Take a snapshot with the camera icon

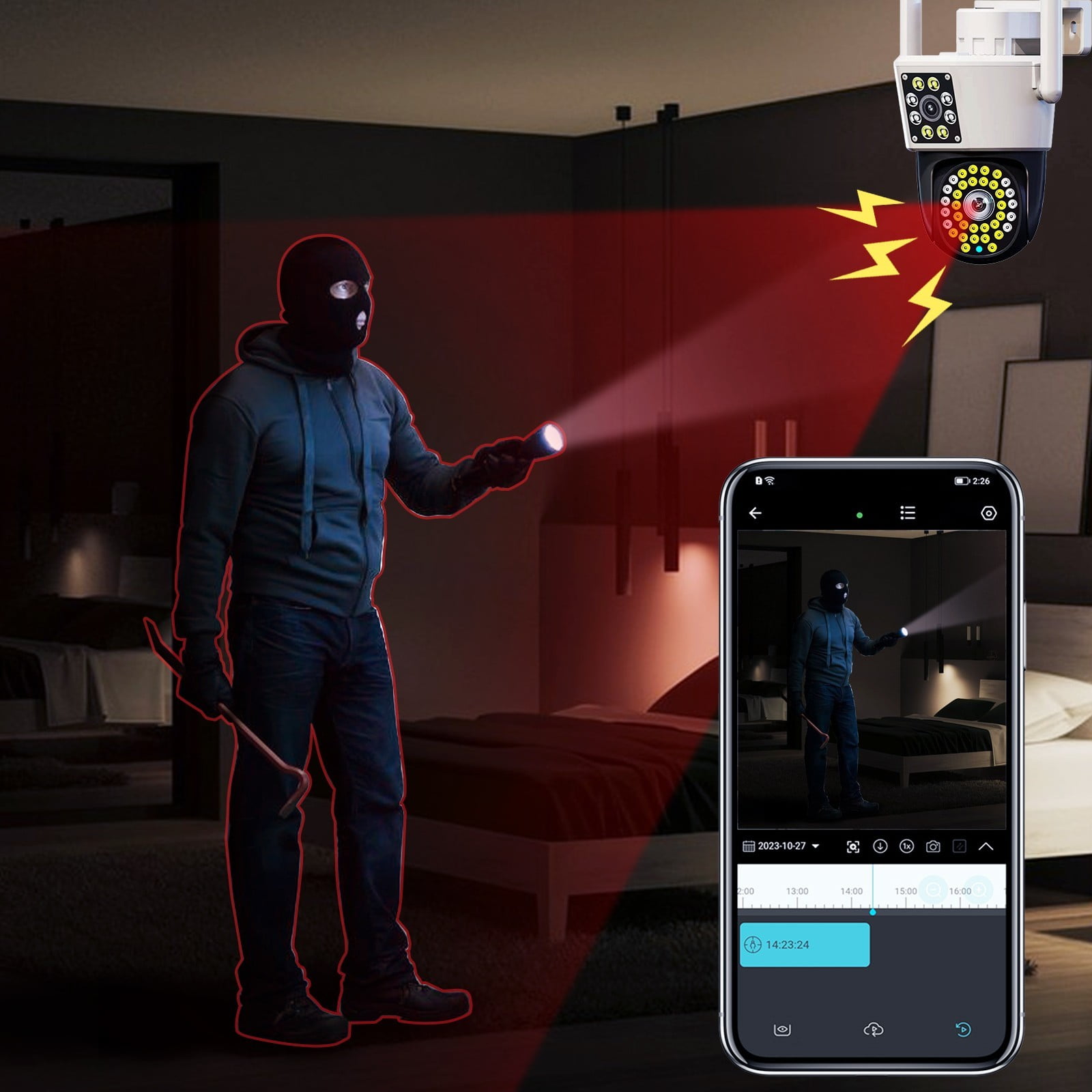[x=934, y=847]
